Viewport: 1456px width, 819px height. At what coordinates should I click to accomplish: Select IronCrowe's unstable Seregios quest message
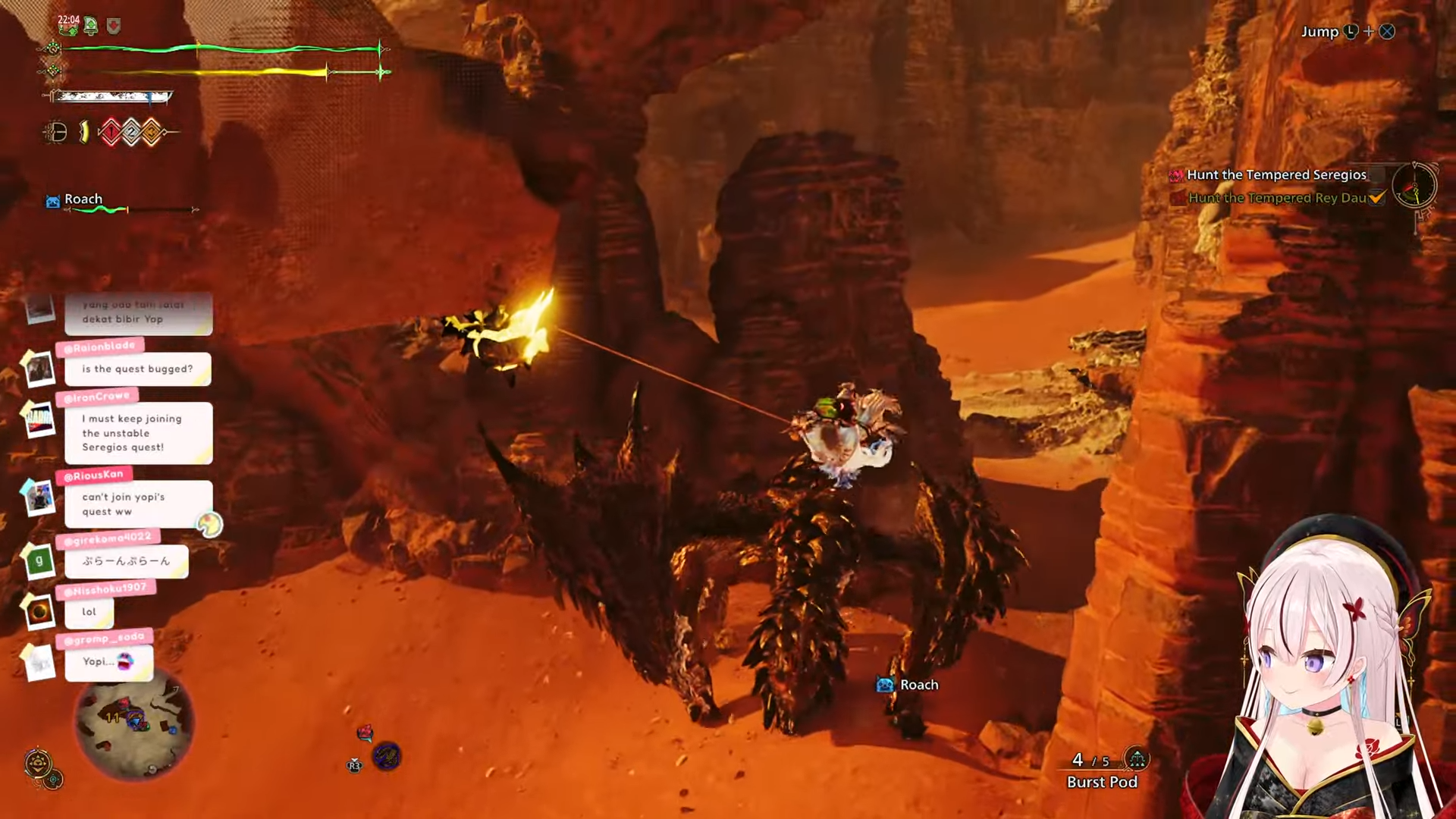[x=137, y=433]
